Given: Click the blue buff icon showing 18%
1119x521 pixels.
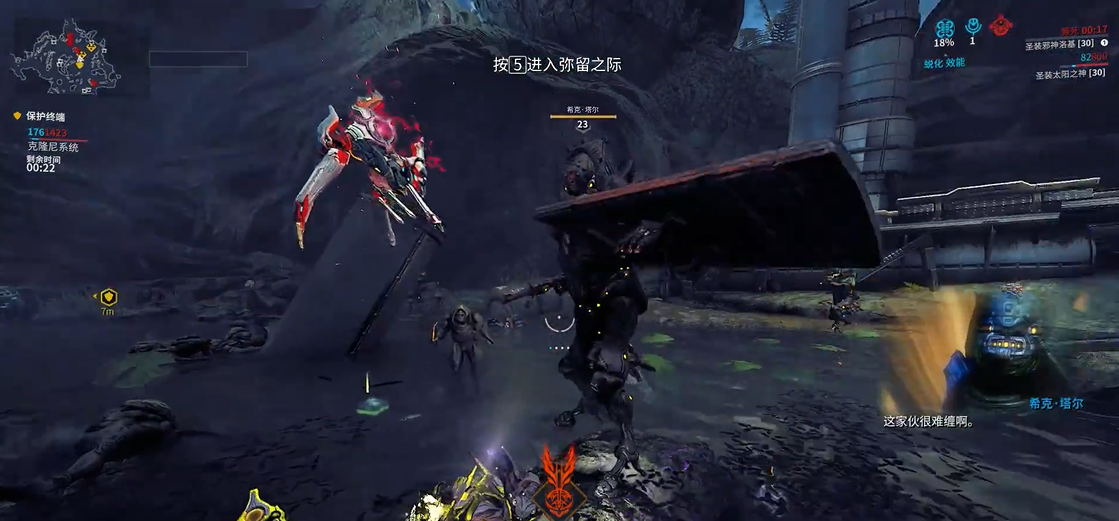Looking at the screenshot, I should point(945,28).
